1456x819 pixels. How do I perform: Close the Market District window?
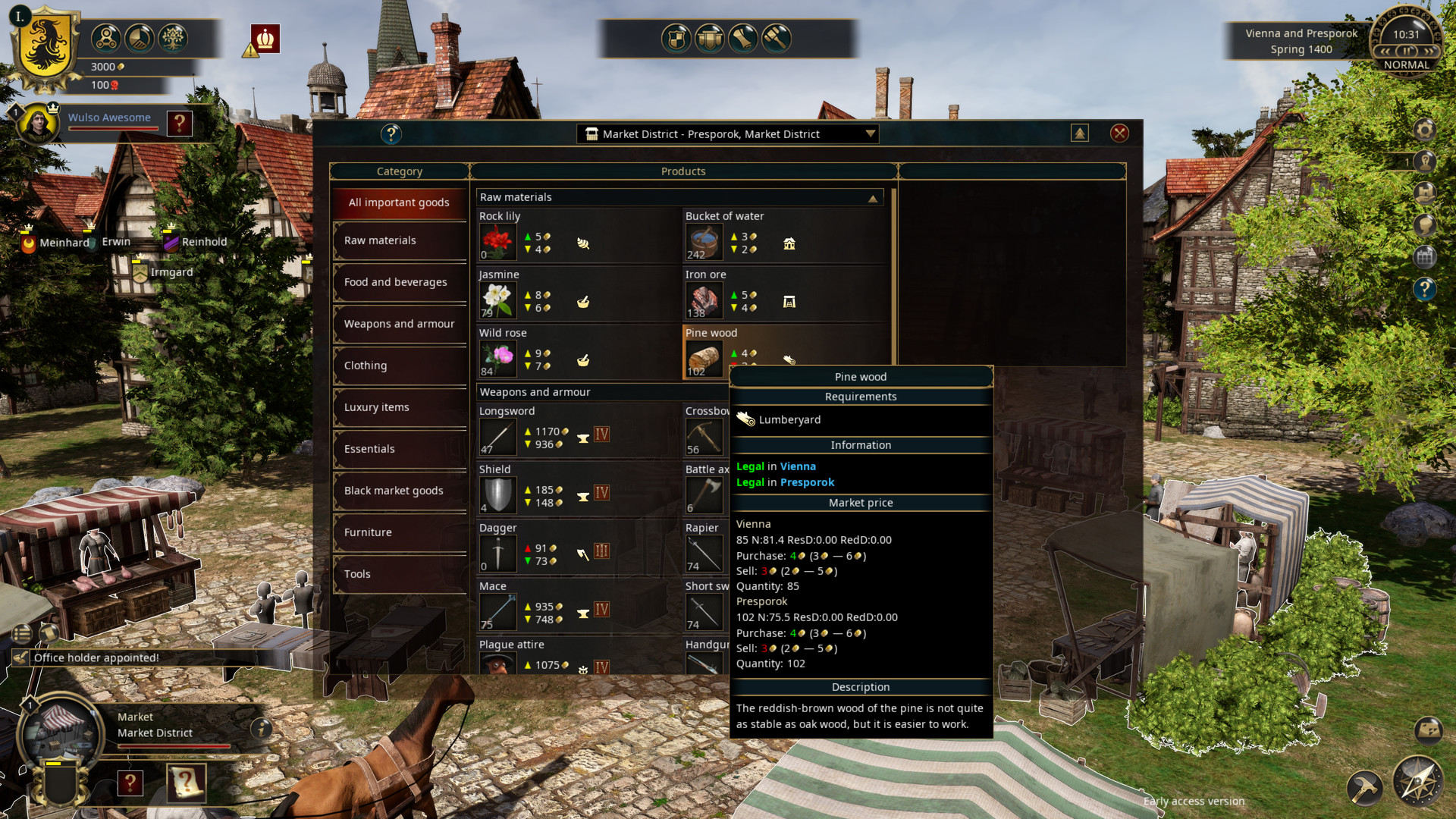[x=1119, y=133]
